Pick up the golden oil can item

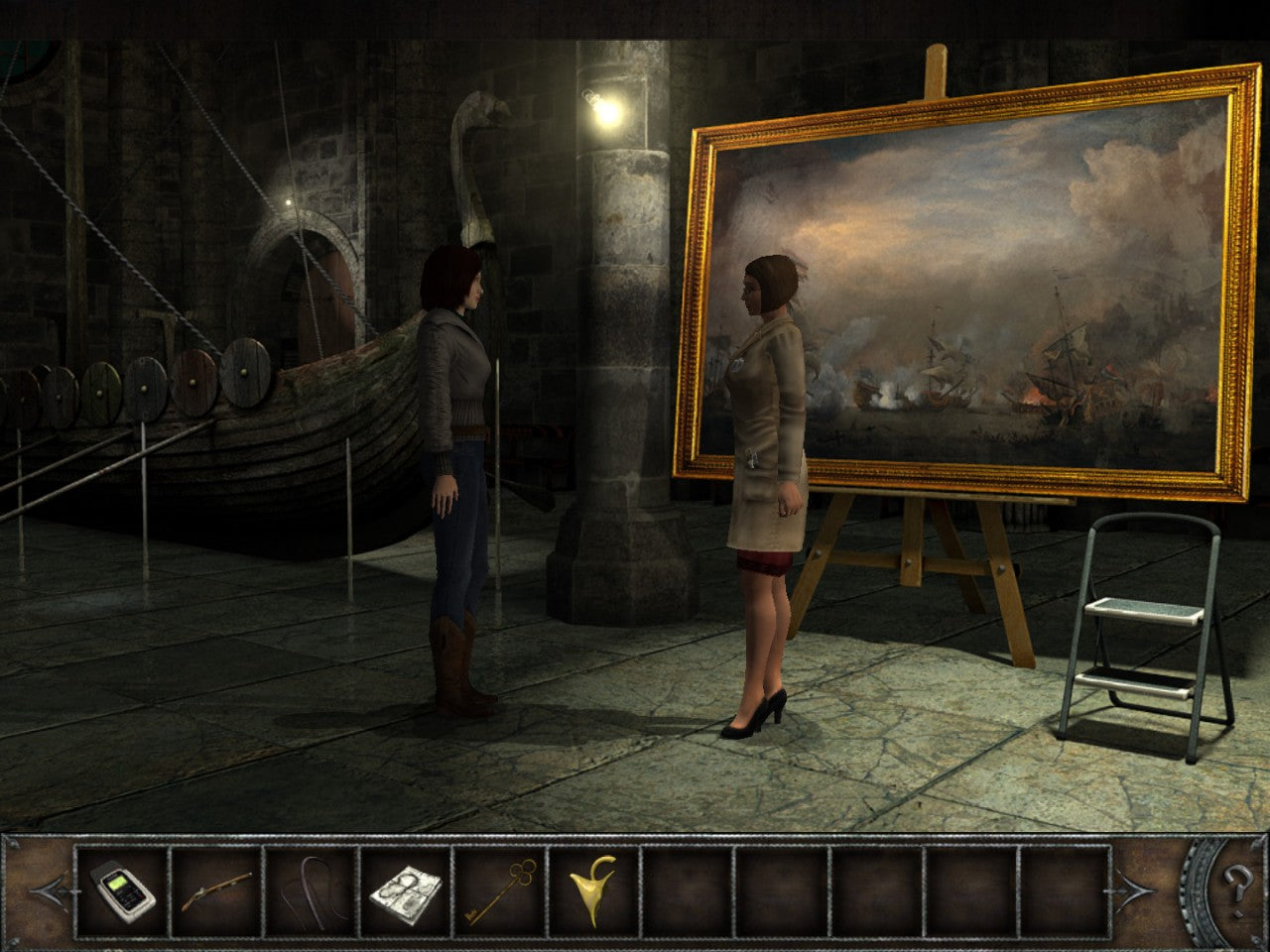[x=592, y=891]
